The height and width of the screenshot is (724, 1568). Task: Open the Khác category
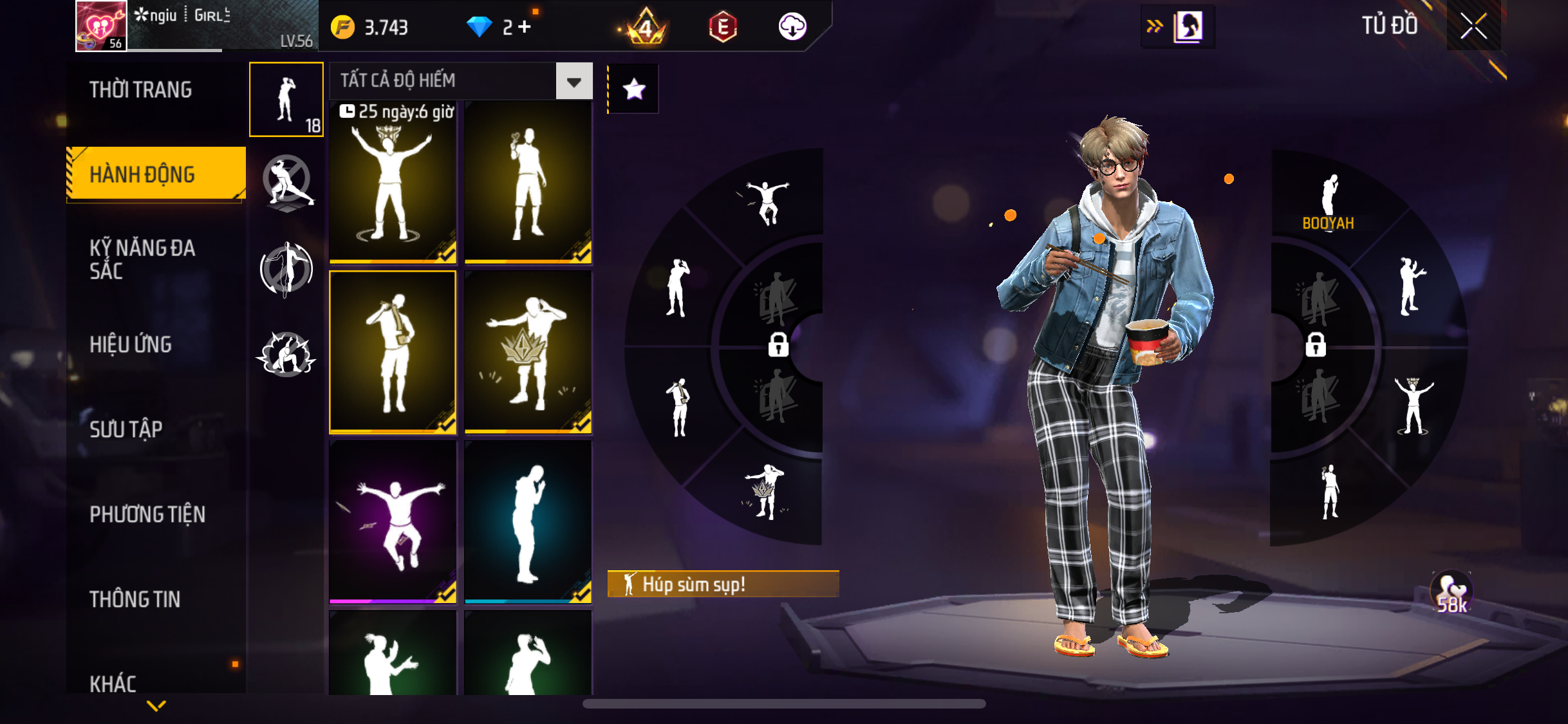tap(113, 683)
